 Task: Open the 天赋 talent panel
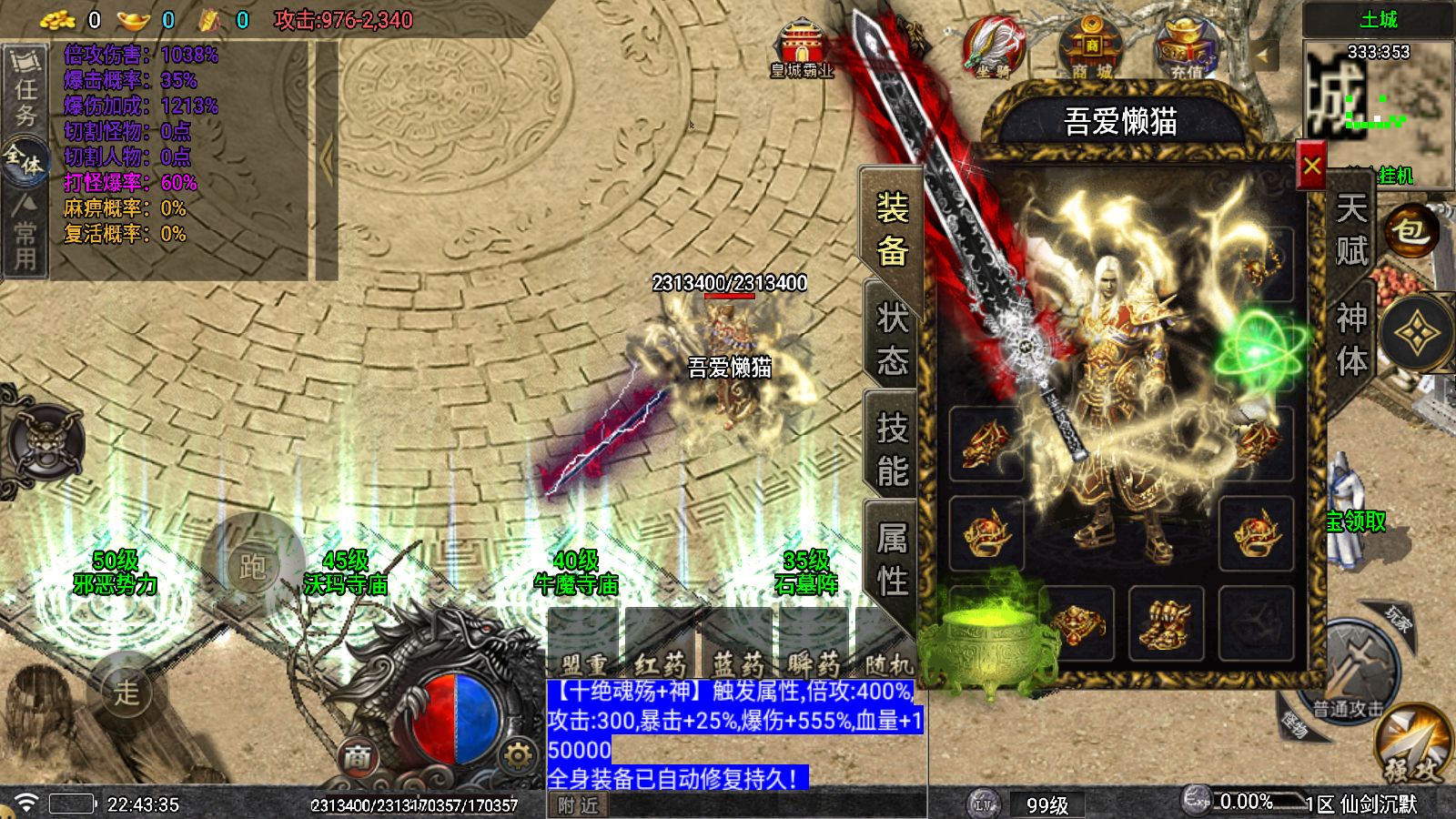pyautogui.click(x=1353, y=227)
